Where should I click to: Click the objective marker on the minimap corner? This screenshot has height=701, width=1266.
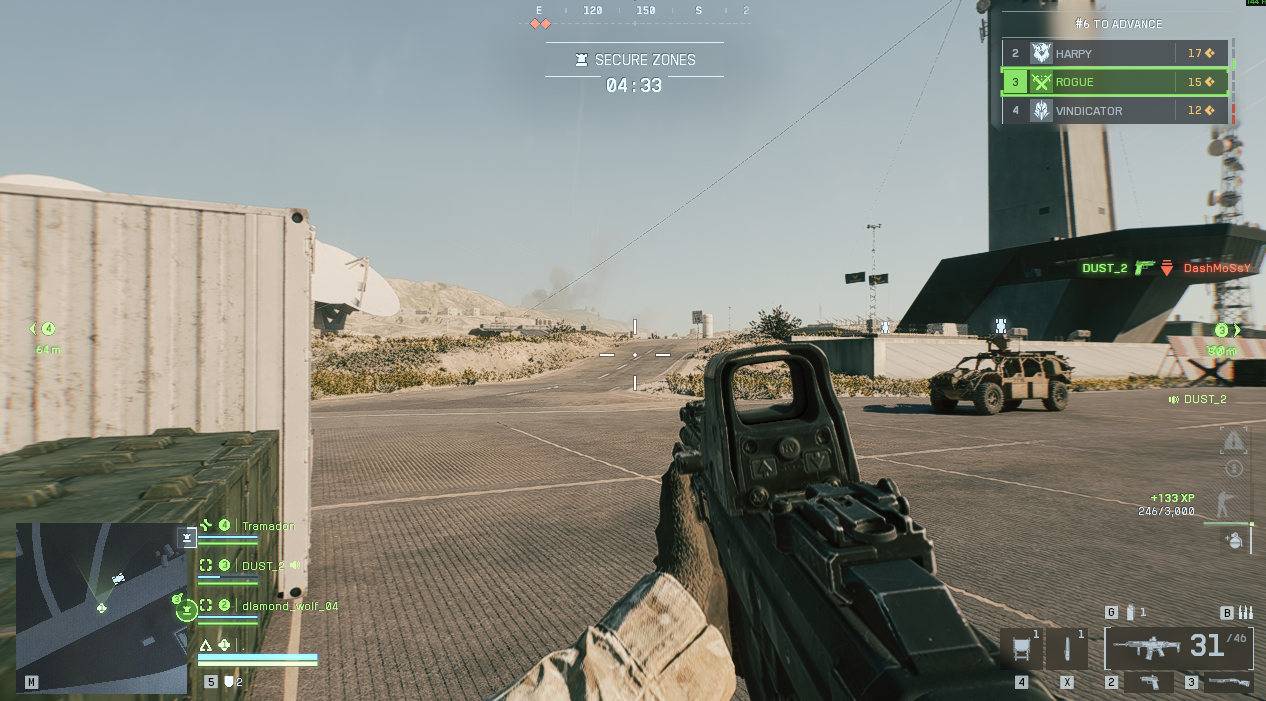[187, 538]
